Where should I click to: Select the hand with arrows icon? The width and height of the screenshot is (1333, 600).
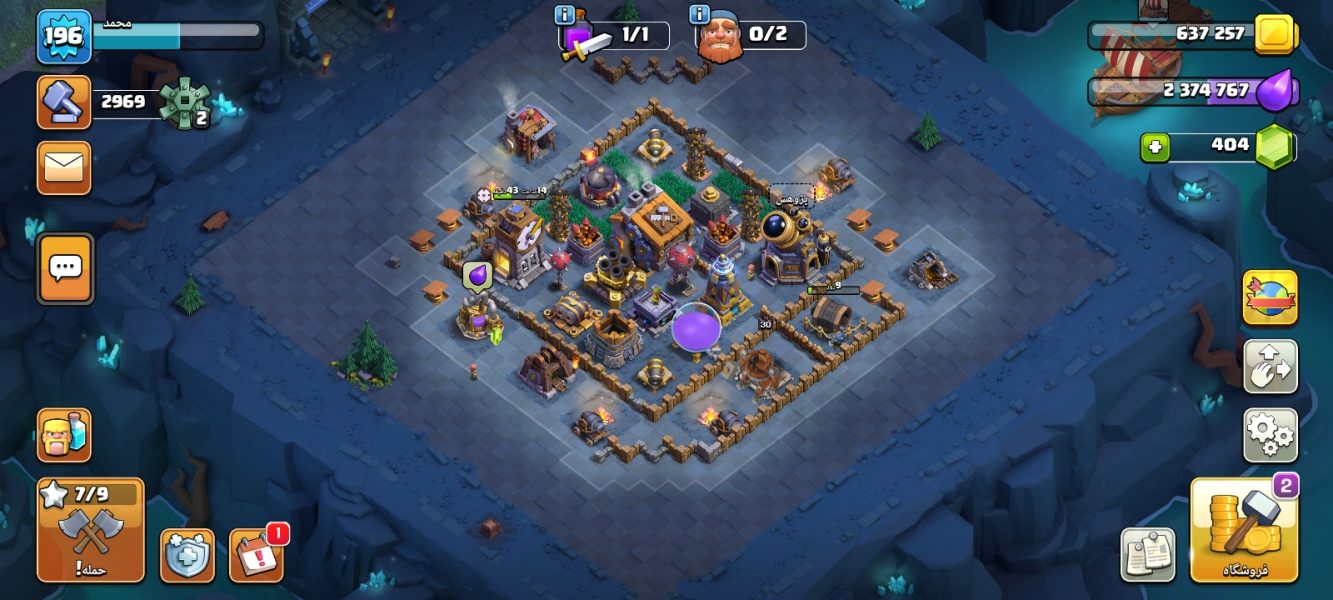(x=1270, y=366)
